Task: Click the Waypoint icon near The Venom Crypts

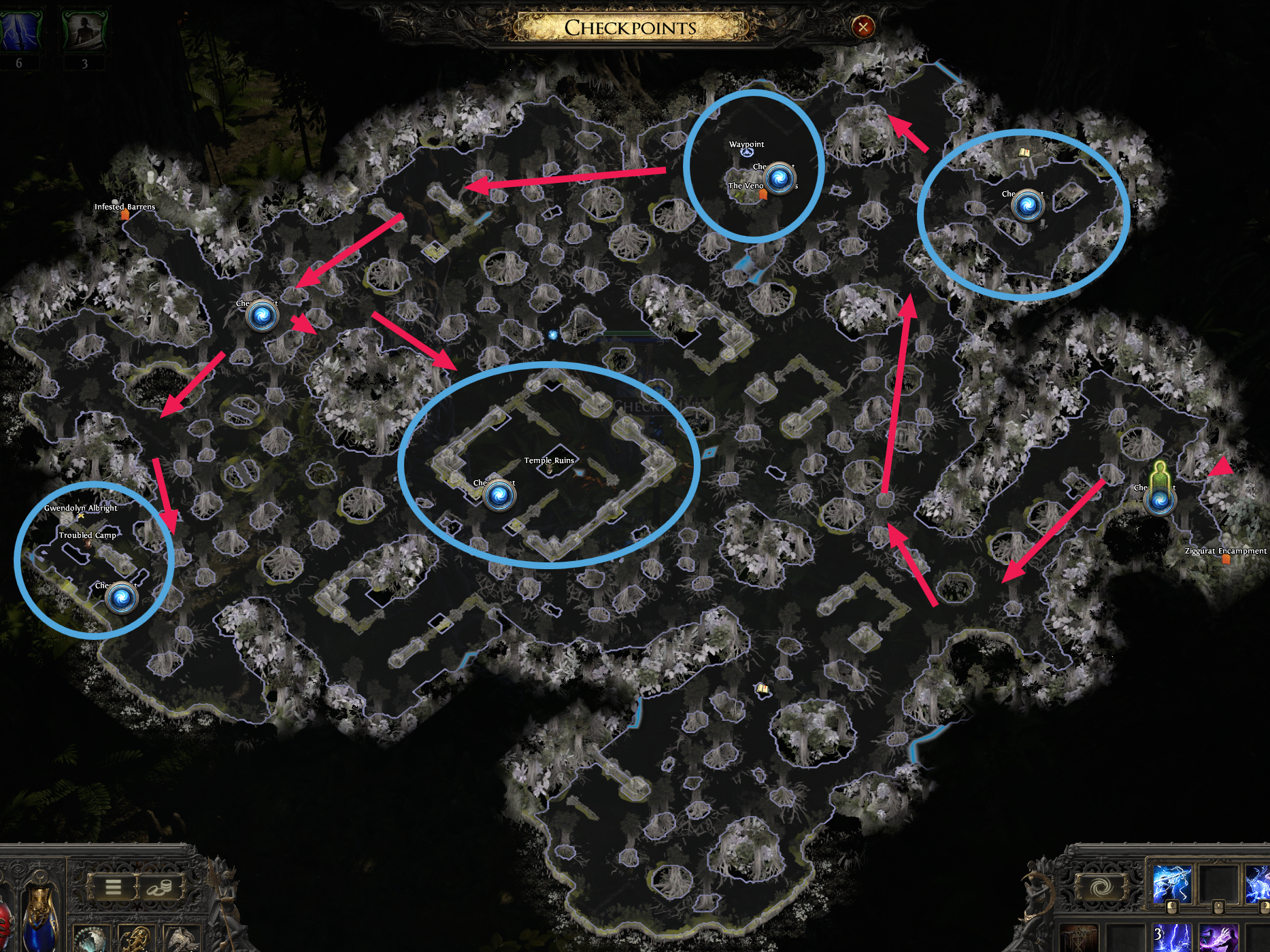Action: [746, 154]
